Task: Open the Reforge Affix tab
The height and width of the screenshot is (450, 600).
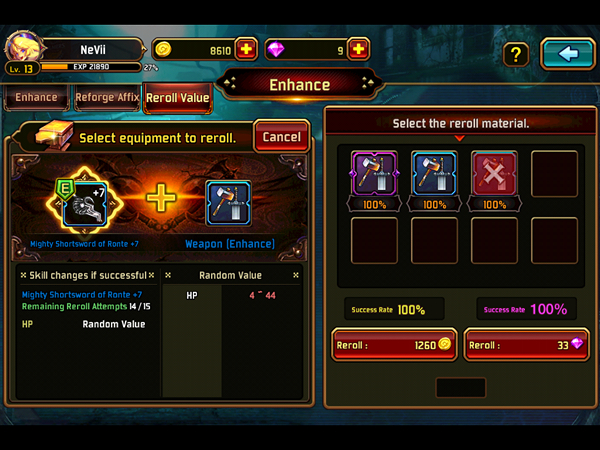Action: [x=107, y=98]
